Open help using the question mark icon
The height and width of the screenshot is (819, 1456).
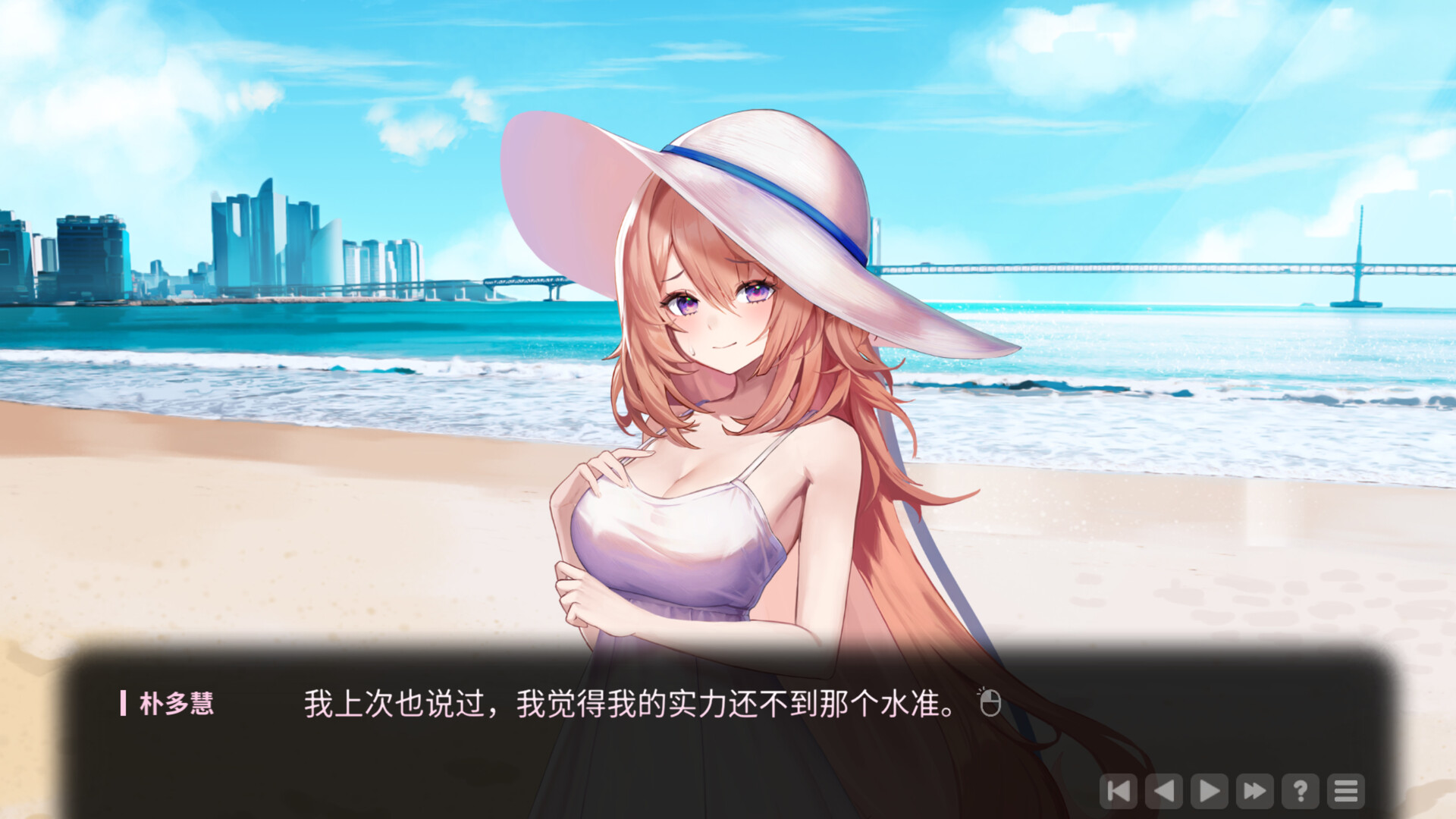(1299, 792)
